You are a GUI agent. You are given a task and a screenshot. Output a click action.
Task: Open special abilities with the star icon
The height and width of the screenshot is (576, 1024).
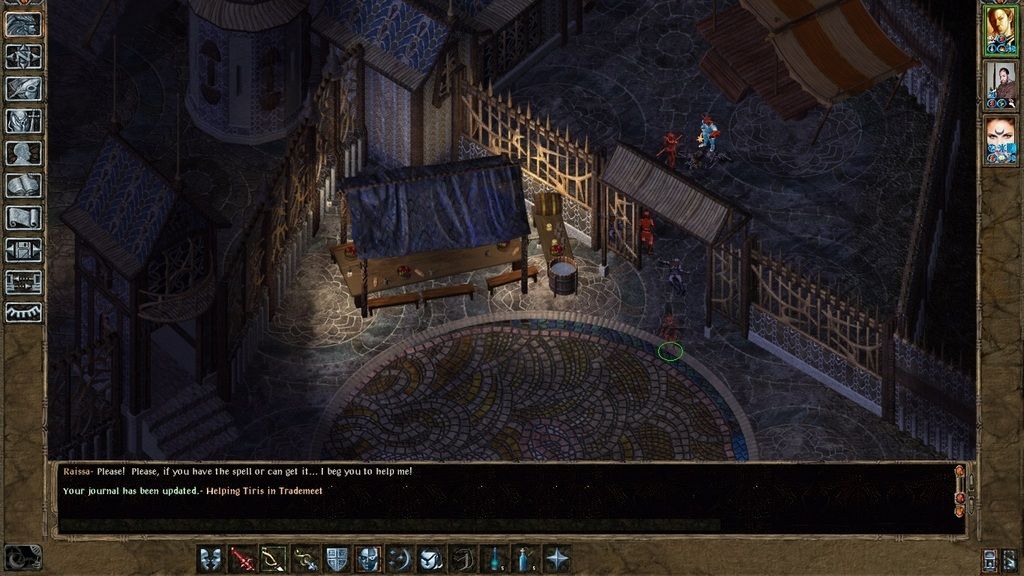click(x=557, y=559)
